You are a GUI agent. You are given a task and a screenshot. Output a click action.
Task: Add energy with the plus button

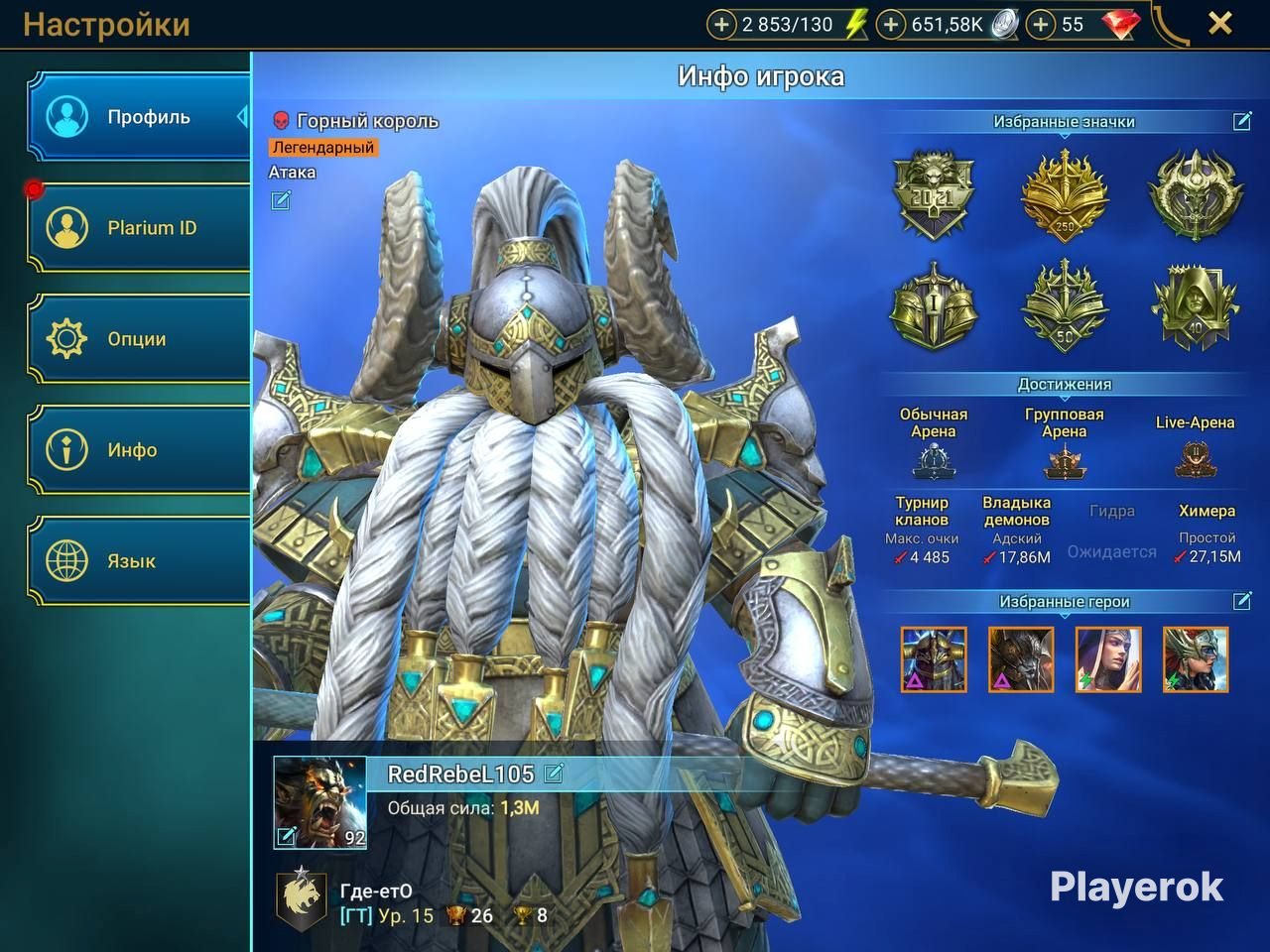pos(721,25)
